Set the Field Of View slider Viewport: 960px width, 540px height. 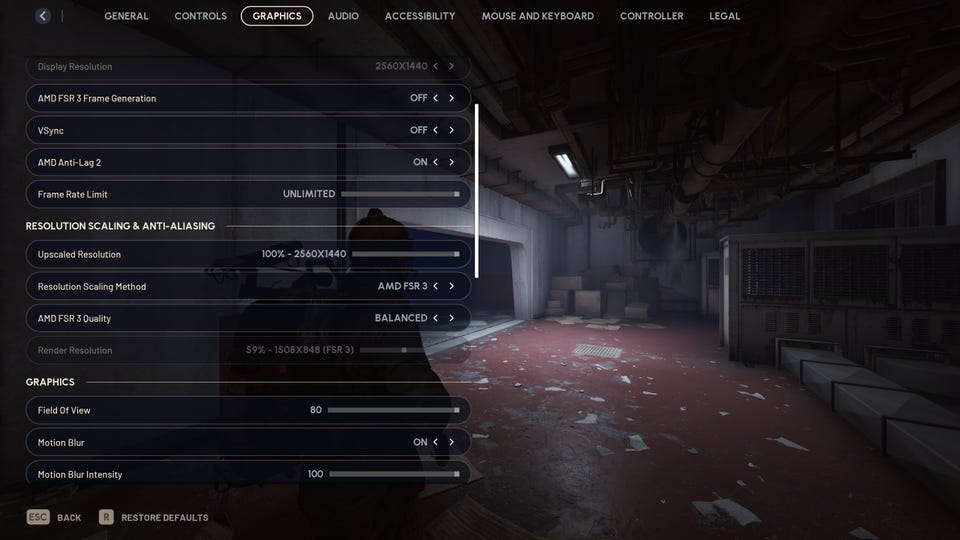[x=393, y=410]
